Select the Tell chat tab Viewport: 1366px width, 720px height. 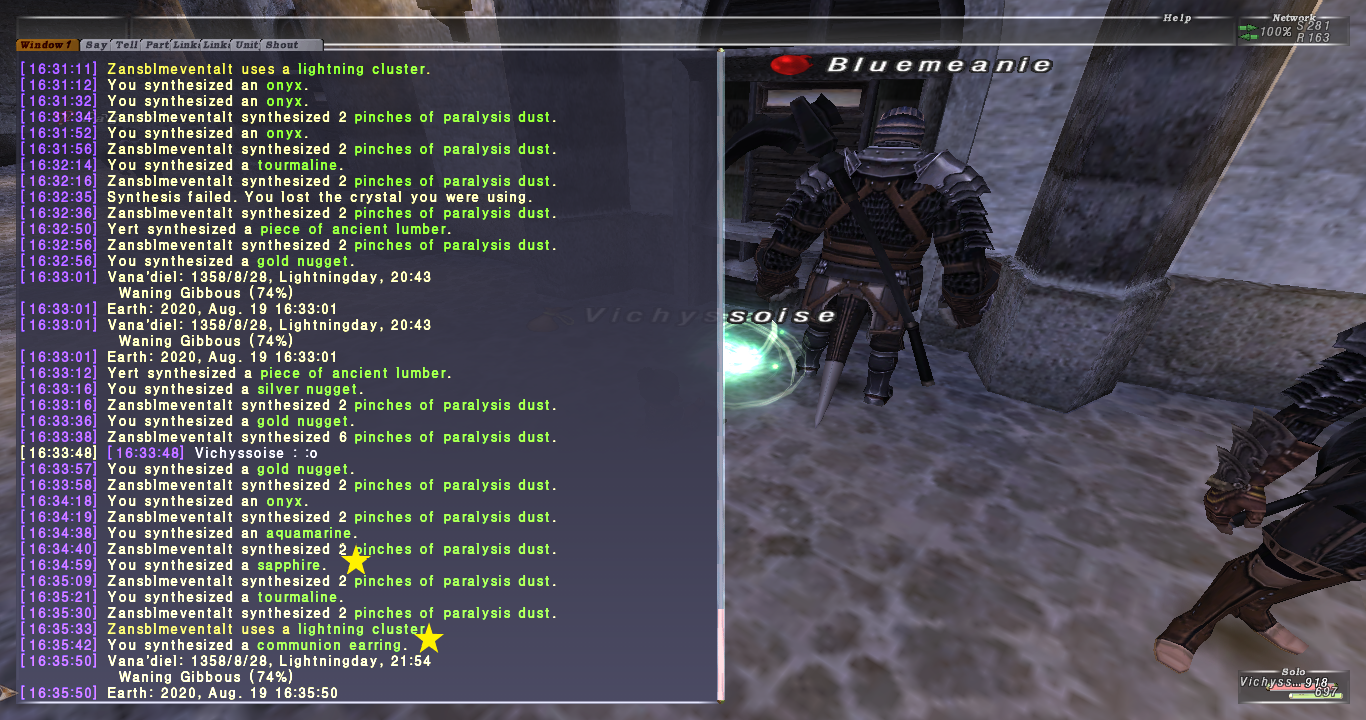tap(126, 45)
